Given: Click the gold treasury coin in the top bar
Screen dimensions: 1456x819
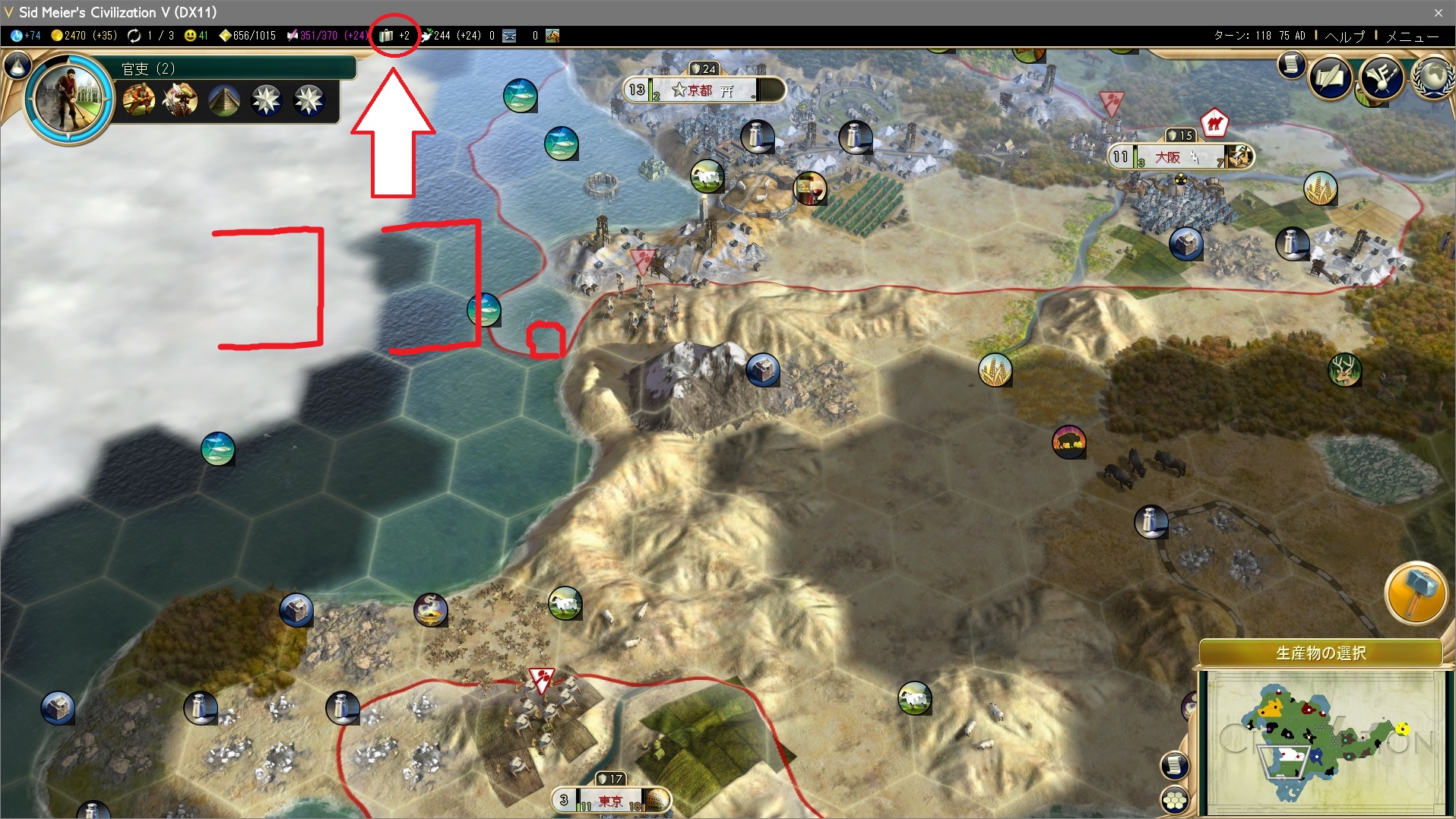Looking at the screenshot, I should point(57,36).
